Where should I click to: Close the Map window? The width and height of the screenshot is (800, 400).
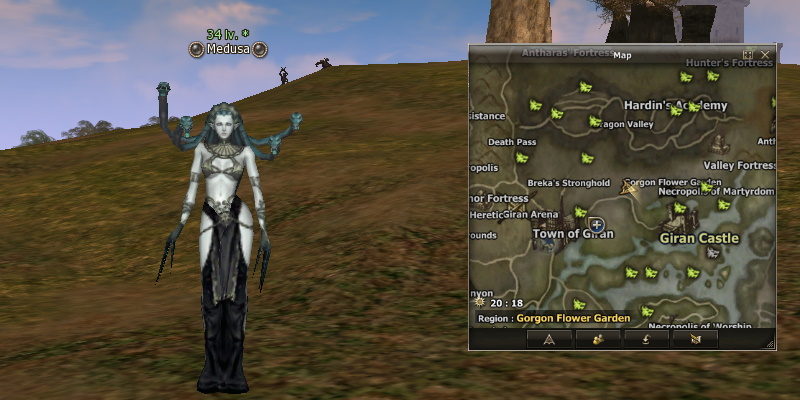point(765,55)
